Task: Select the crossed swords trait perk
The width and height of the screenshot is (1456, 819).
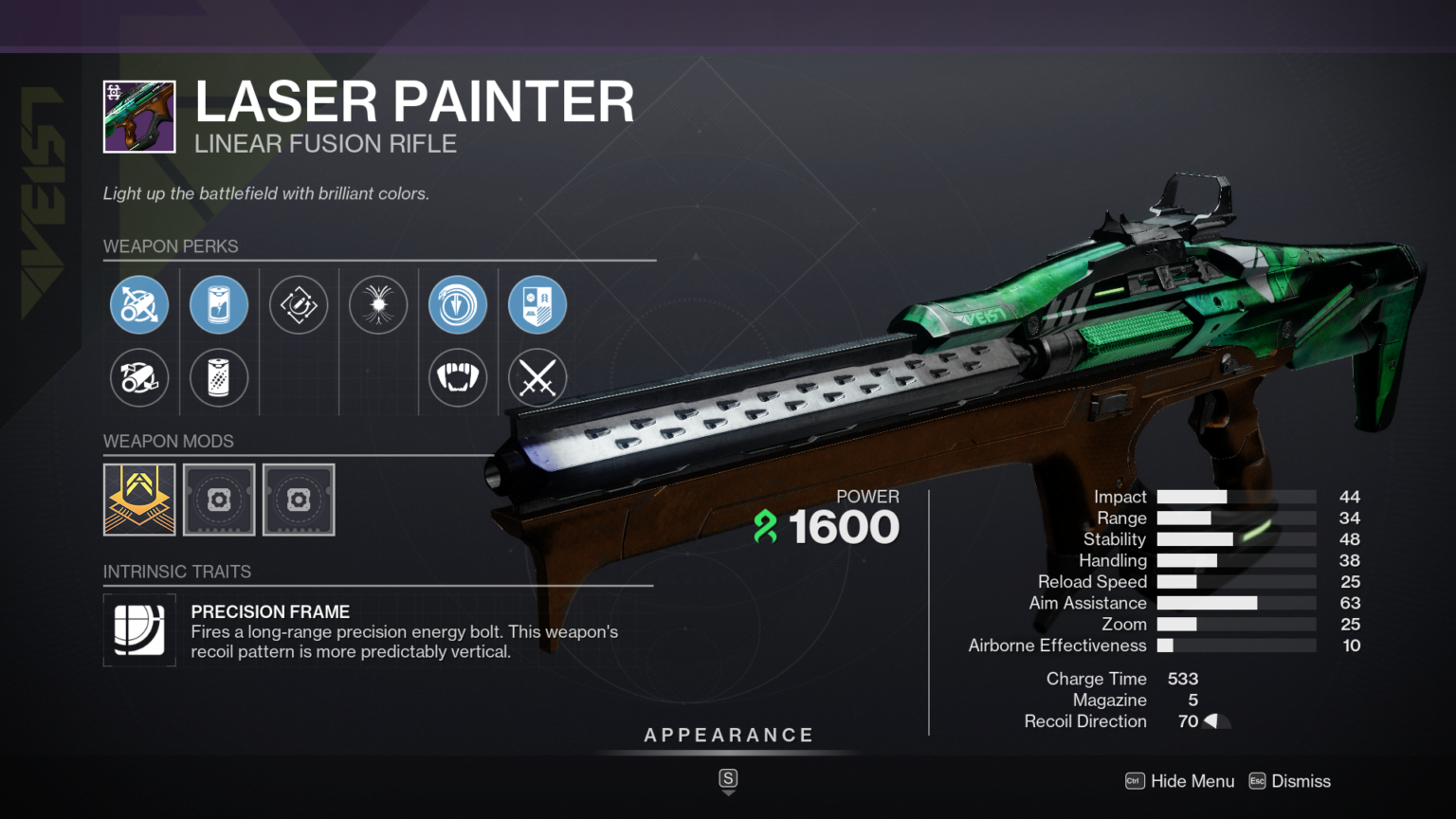Action: click(x=537, y=377)
